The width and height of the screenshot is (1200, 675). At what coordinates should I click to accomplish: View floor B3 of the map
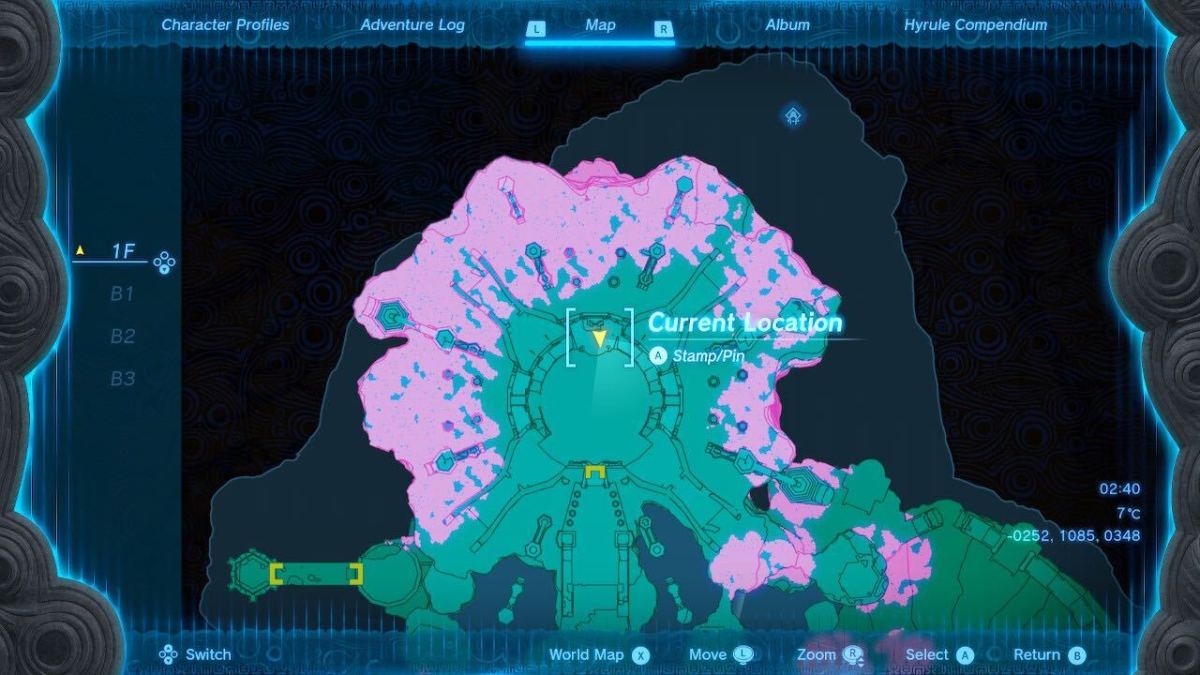tap(122, 378)
